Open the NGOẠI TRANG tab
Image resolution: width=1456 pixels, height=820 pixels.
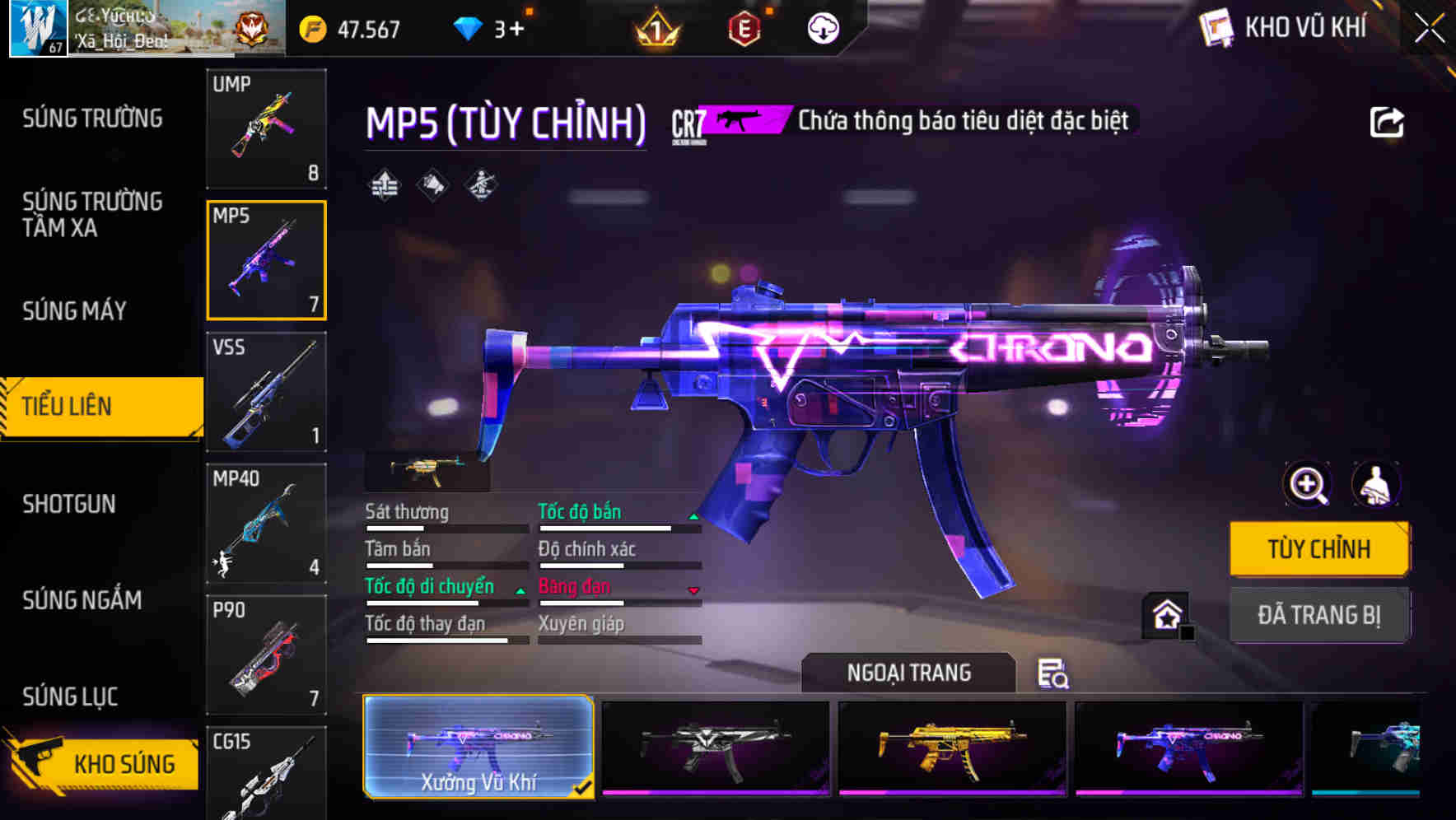click(x=908, y=673)
